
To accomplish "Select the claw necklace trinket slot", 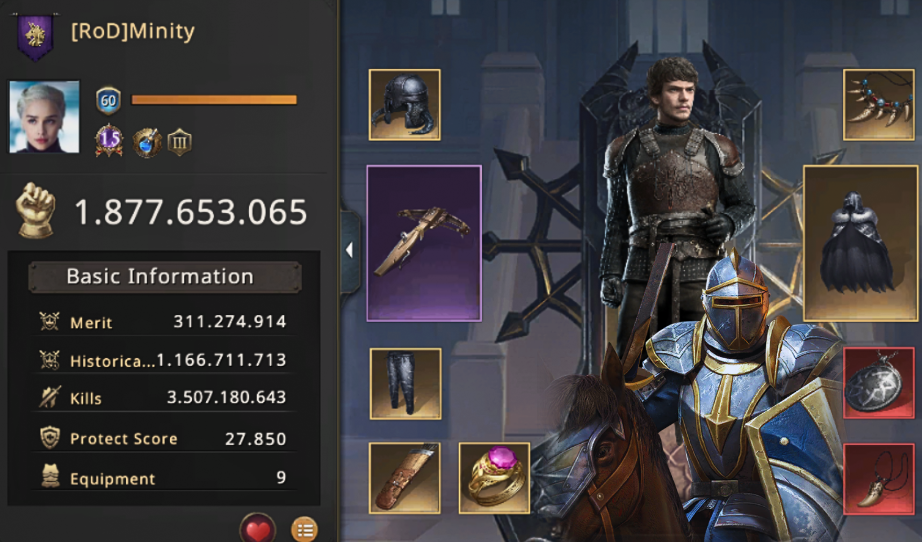I will point(878,104).
